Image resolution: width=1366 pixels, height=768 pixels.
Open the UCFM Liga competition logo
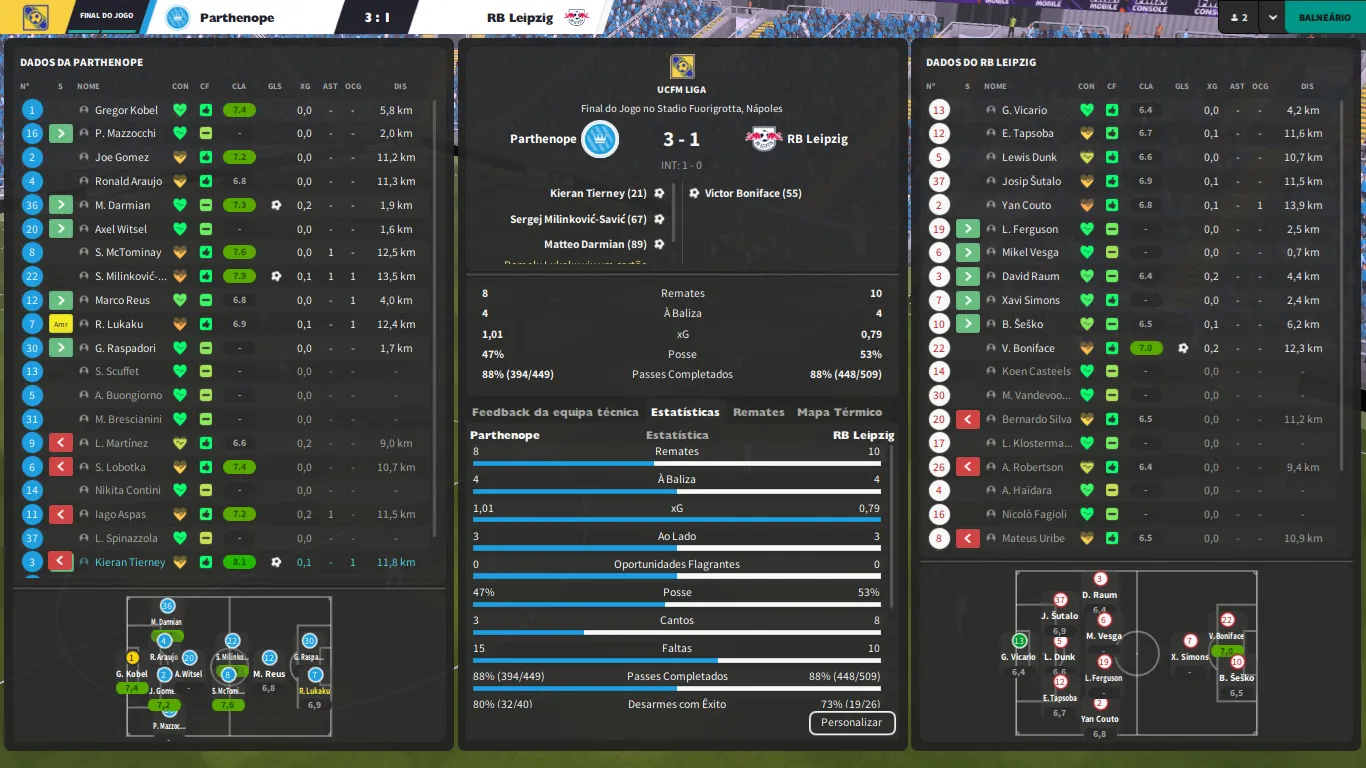point(683,66)
